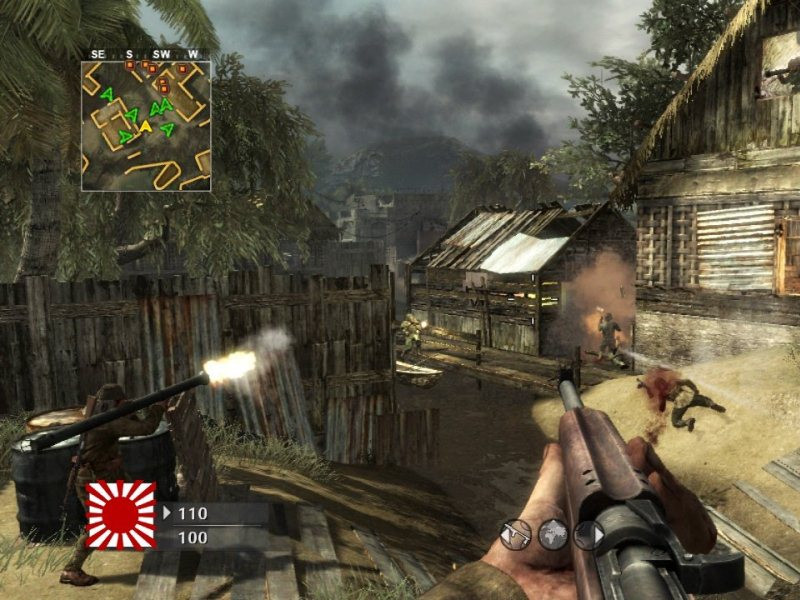Select the round icon with right arrow
800x600 pixels.
pyautogui.click(x=588, y=535)
